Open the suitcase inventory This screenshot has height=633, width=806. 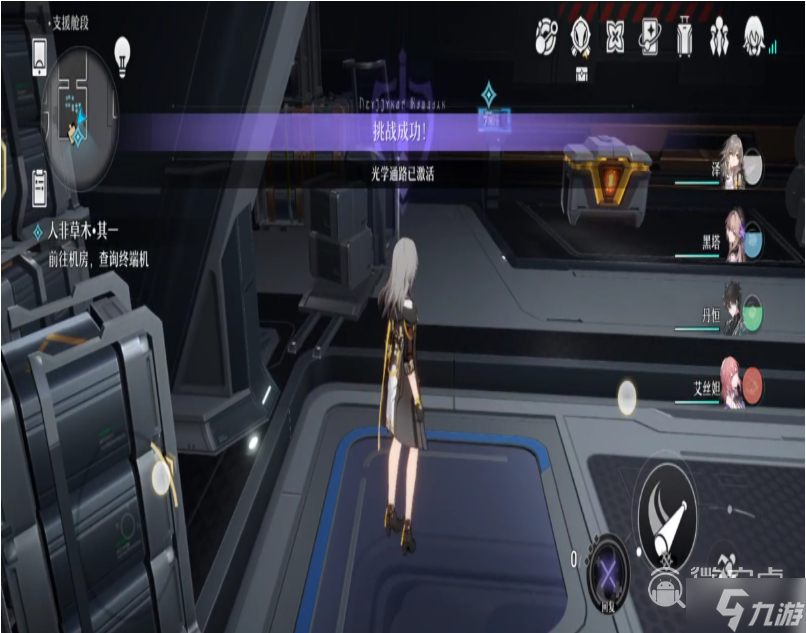pos(685,38)
